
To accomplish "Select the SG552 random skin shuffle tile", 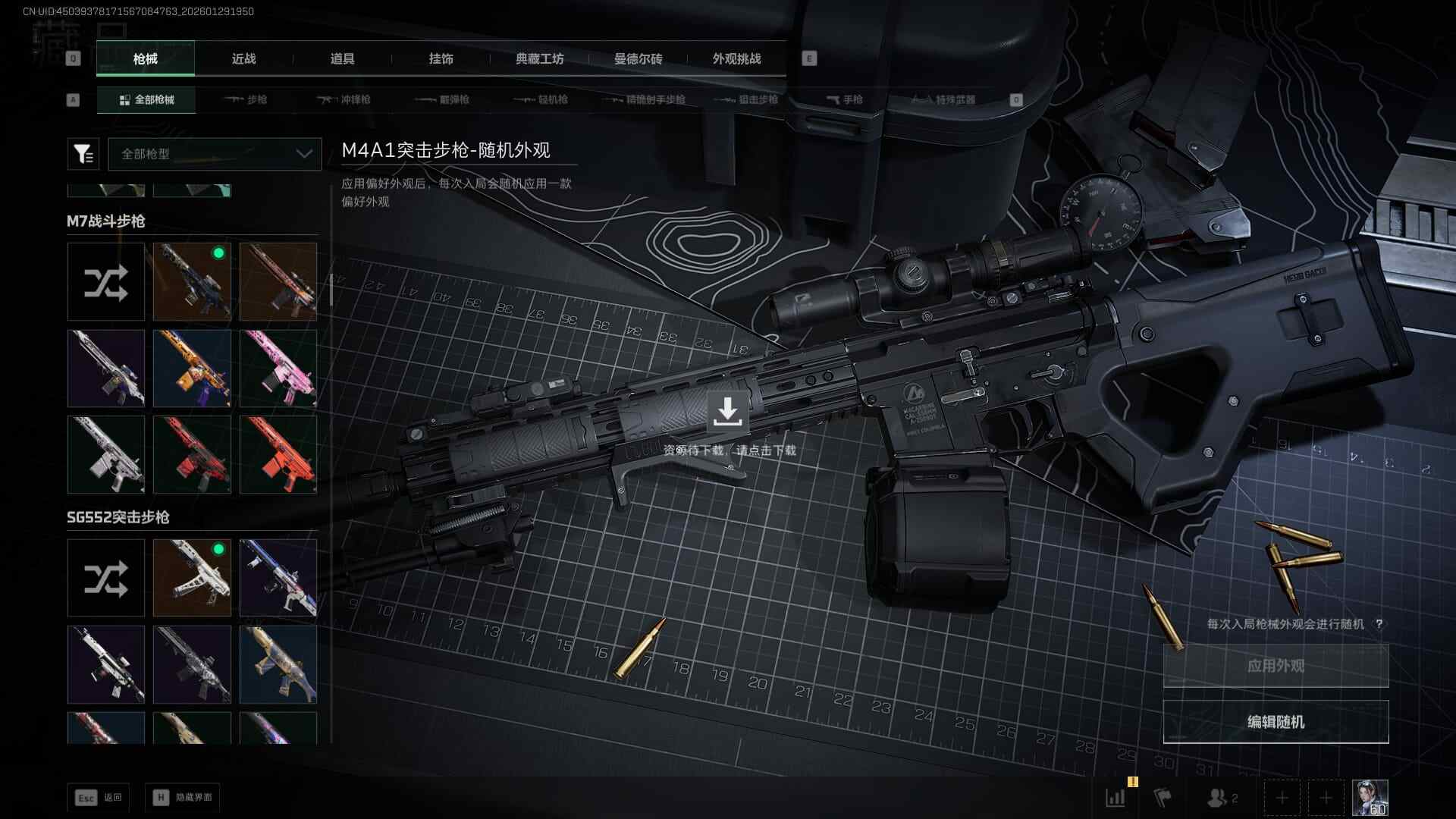I will point(106,578).
